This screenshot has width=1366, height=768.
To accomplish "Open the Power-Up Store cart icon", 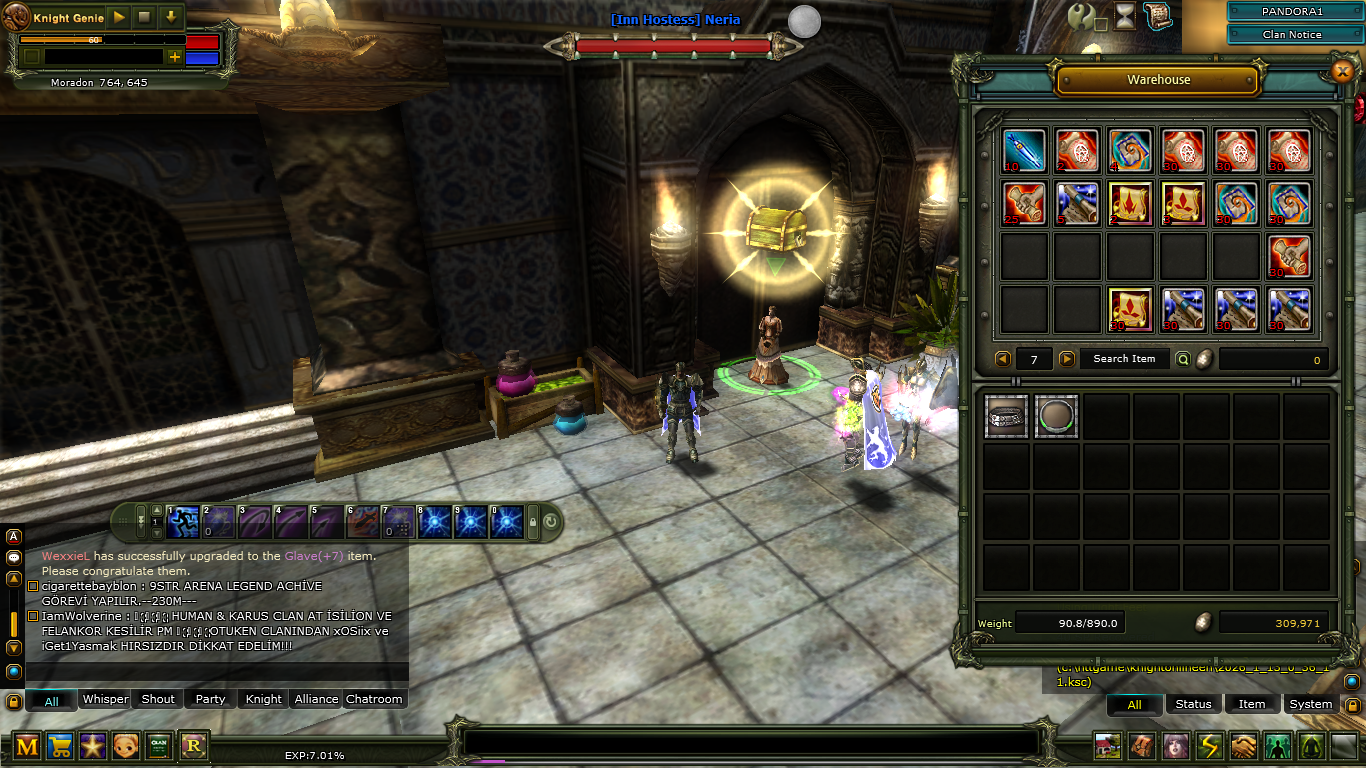I will [60, 745].
